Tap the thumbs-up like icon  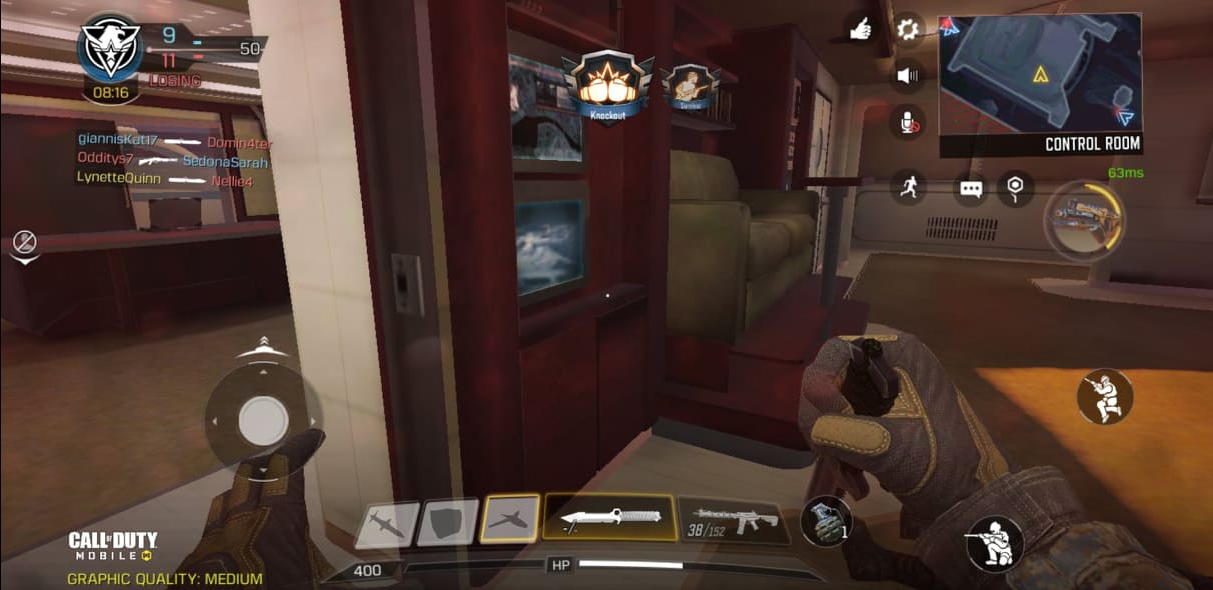click(859, 30)
